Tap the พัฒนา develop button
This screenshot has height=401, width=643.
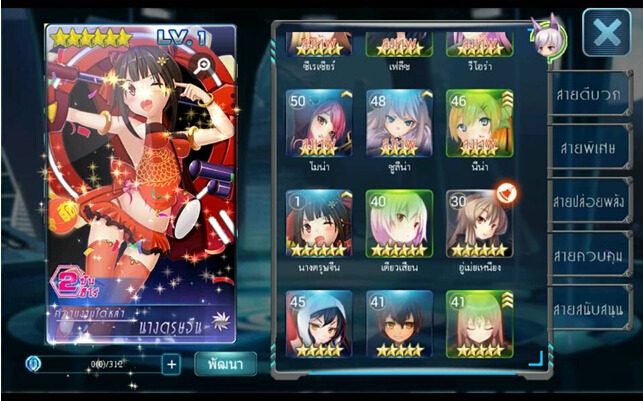(x=225, y=363)
